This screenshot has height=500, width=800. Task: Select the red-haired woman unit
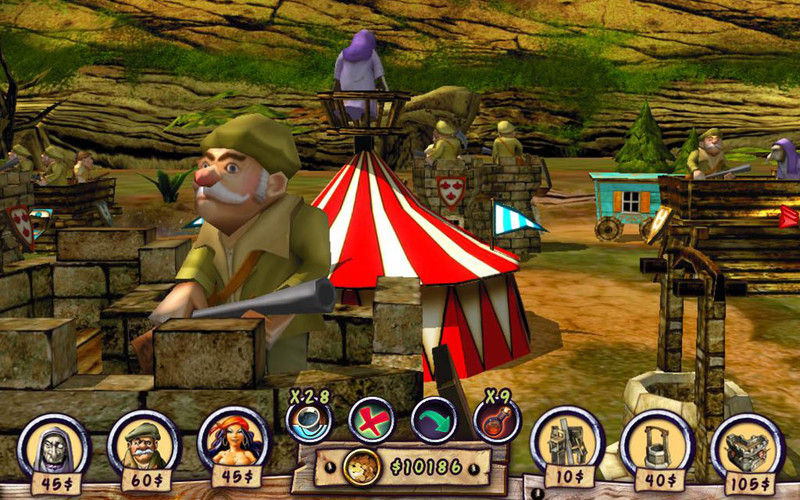[x=233, y=439]
